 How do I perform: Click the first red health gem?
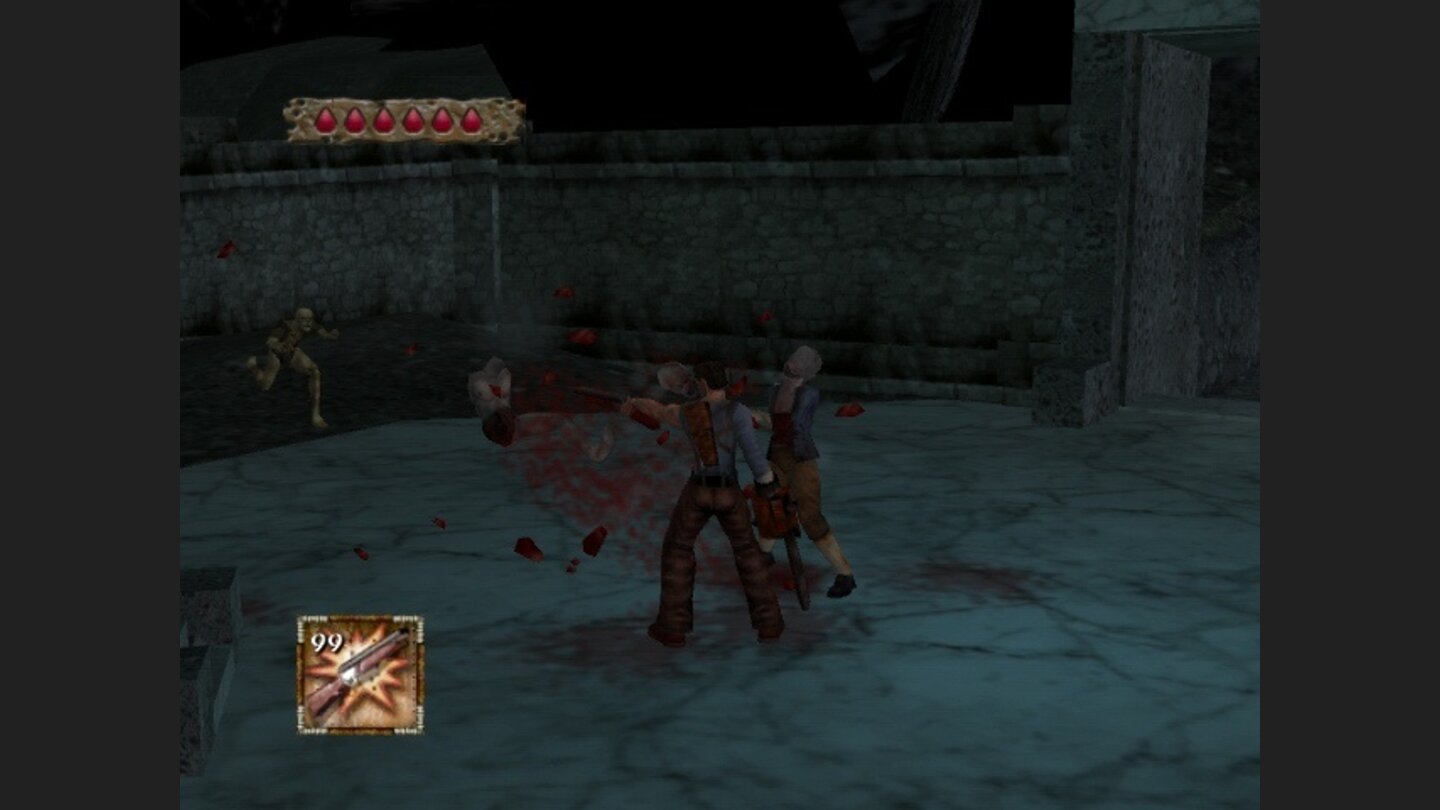pos(324,119)
